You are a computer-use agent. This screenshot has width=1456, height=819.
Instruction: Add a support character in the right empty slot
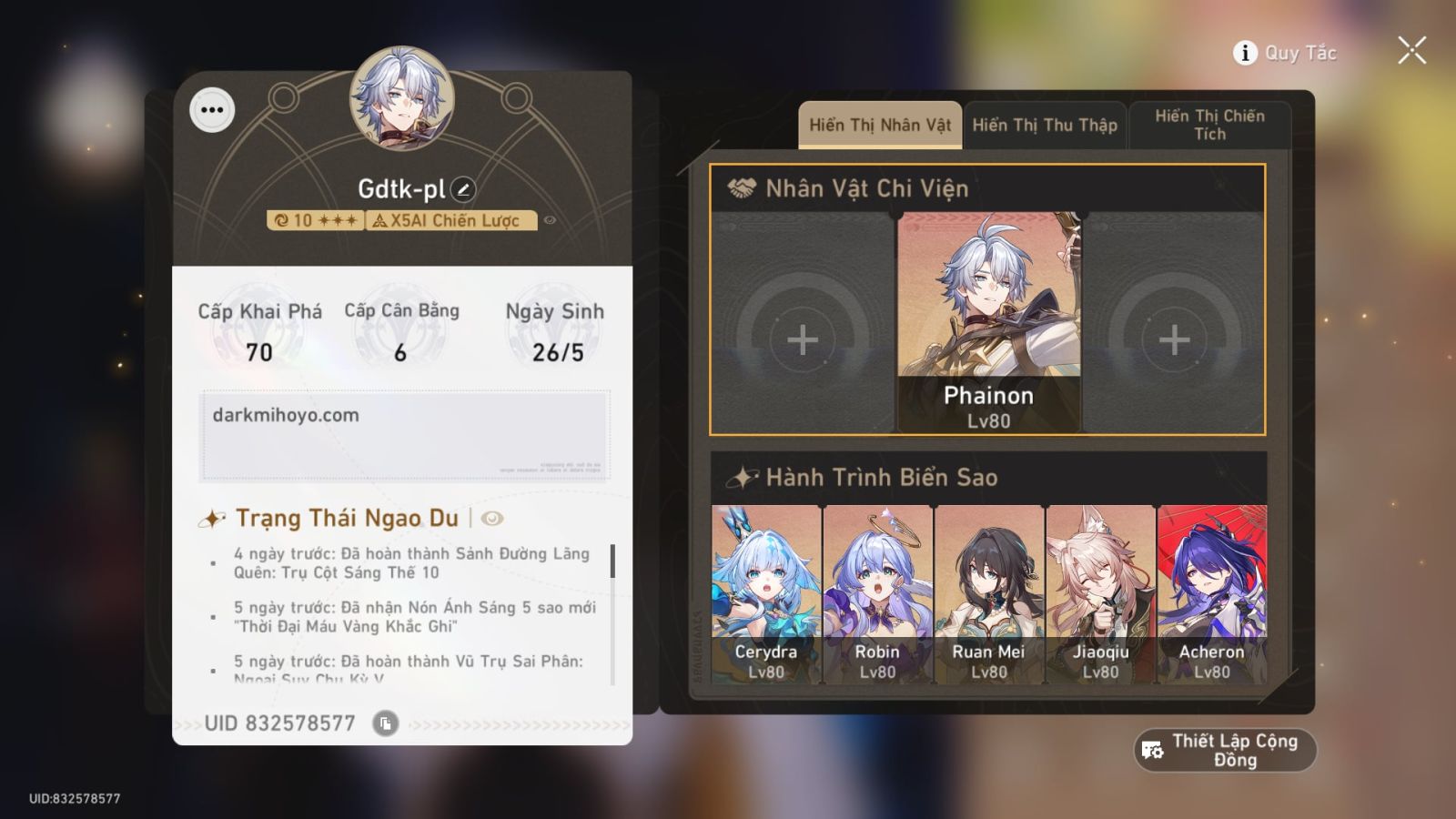click(x=1175, y=339)
